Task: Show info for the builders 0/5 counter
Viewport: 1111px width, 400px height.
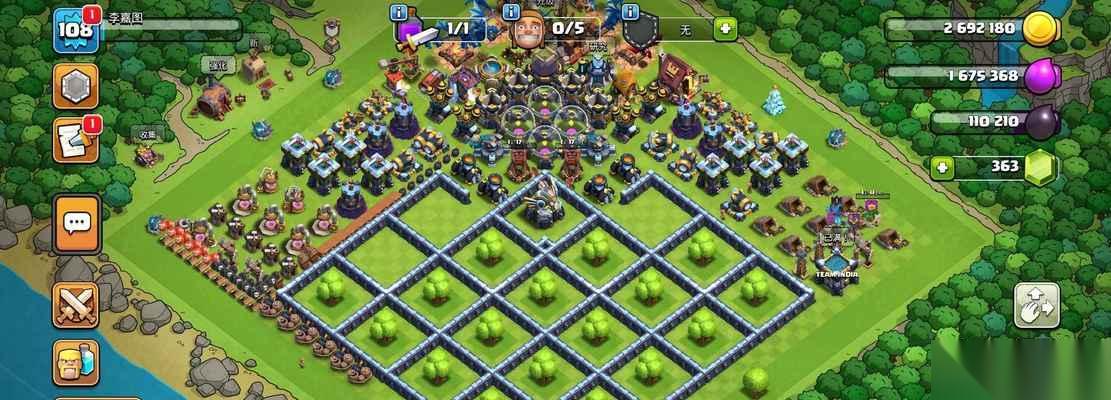Action: coord(511,12)
